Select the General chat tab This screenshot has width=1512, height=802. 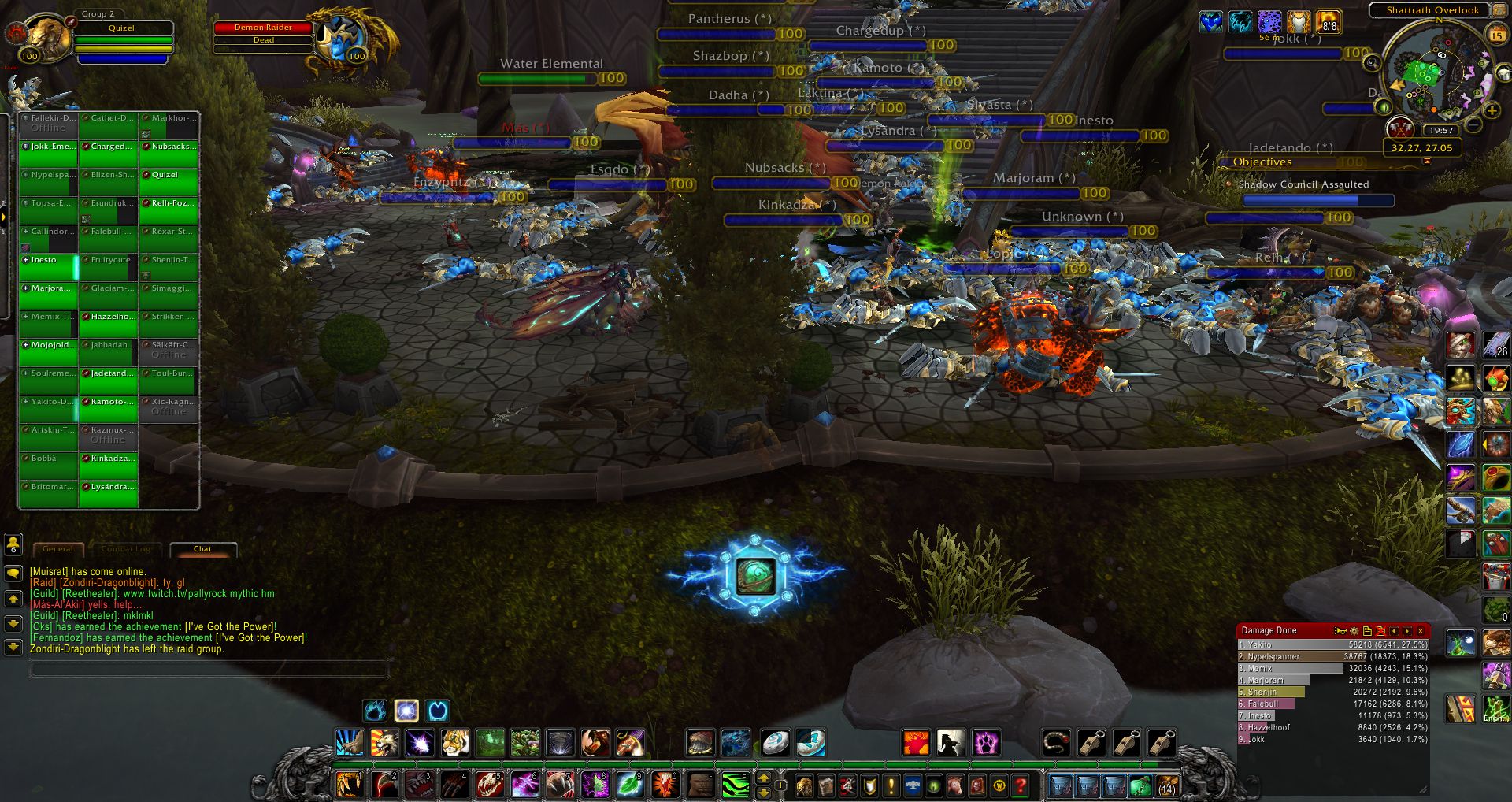click(58, 548)
